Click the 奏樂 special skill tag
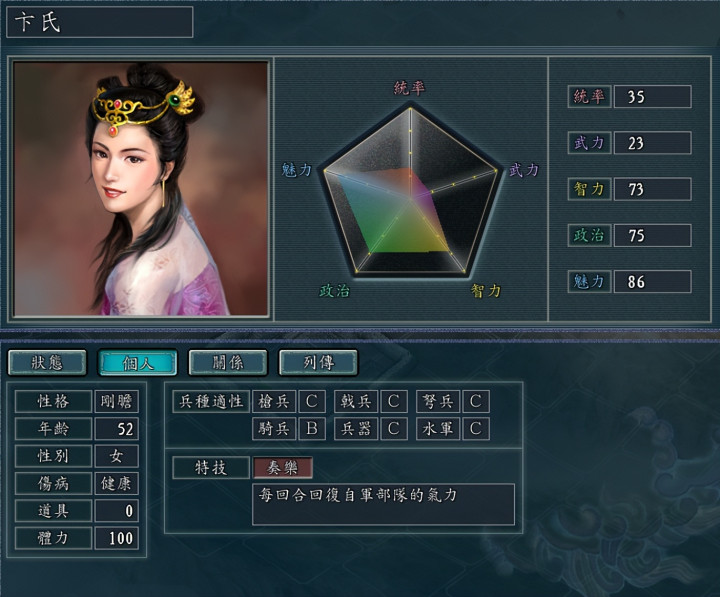Screen dimensions: 720x597 coord(283,467)
